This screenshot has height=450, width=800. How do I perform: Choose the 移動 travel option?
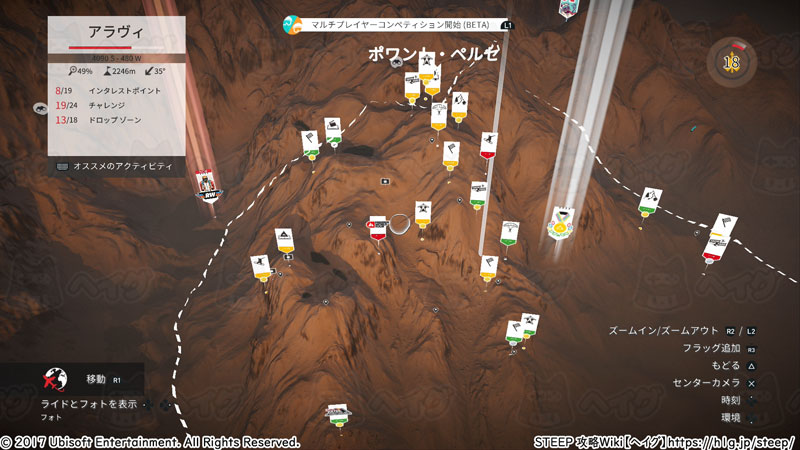point(96,380)
